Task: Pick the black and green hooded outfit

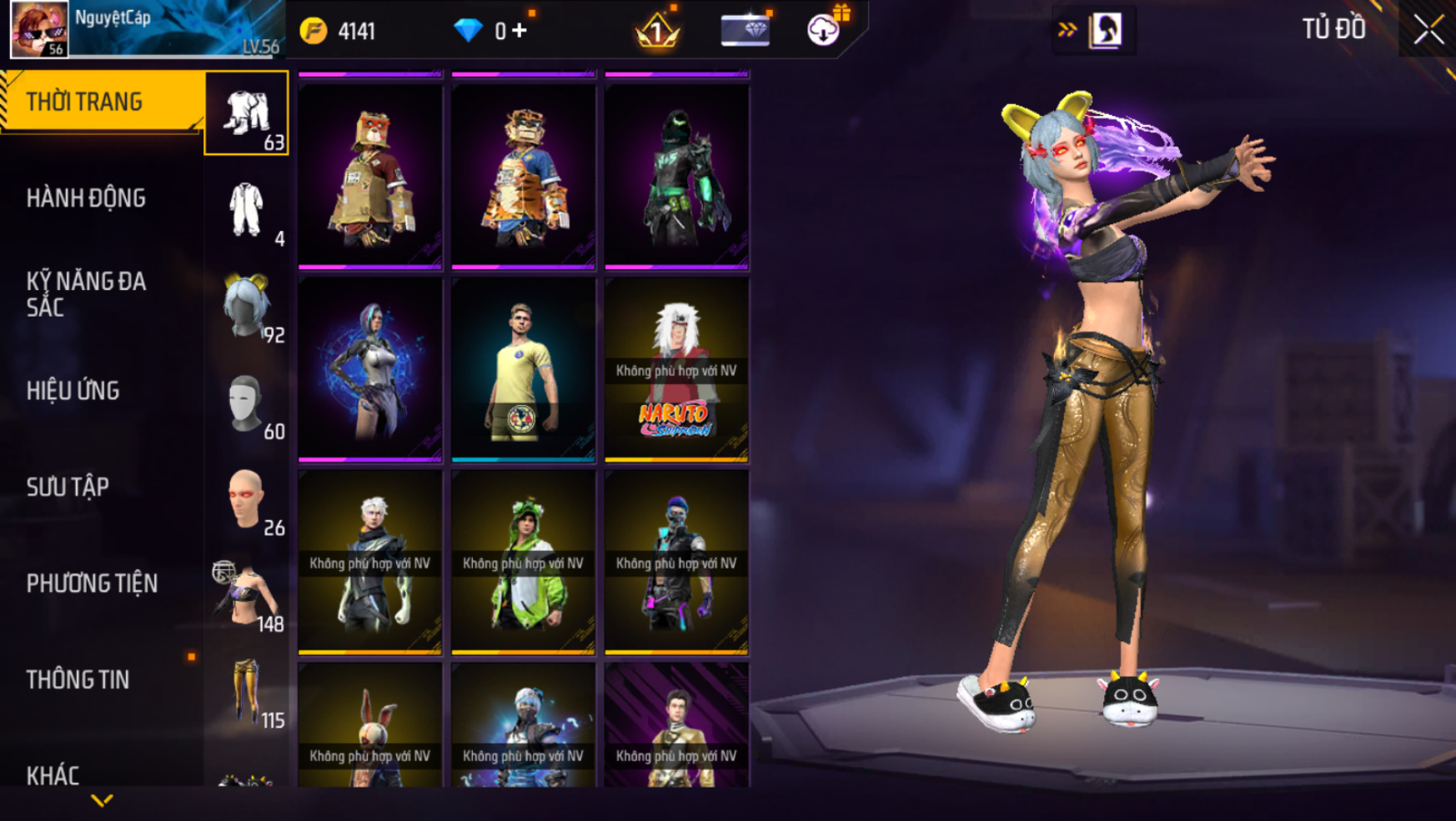Action: tap(676, 176)
